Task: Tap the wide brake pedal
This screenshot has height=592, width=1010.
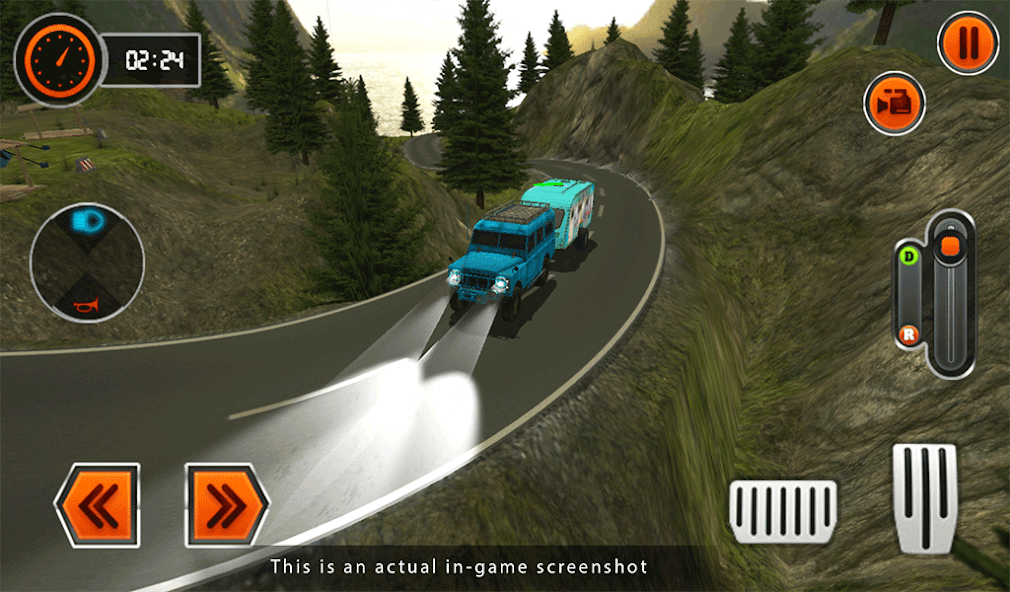Action: tap(783, 512)
